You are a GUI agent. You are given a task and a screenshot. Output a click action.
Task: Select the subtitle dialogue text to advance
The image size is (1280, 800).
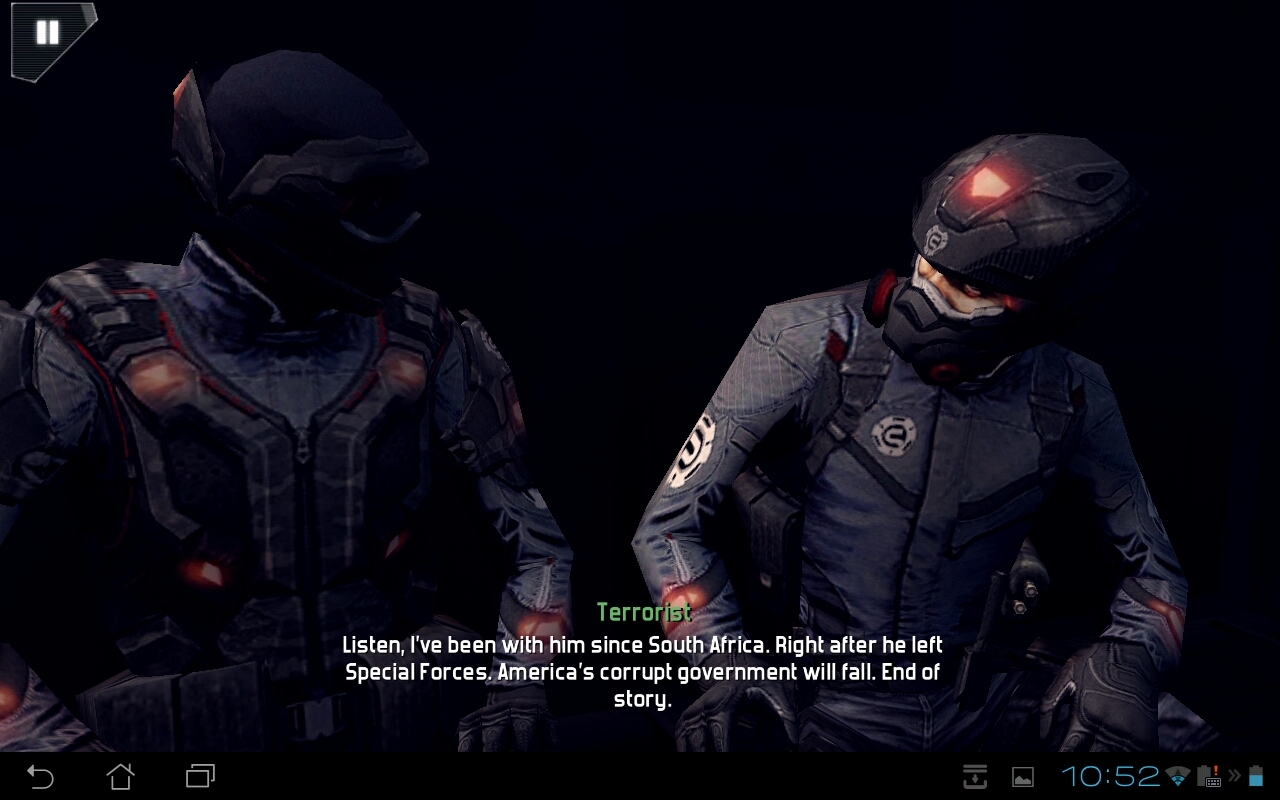point(642,672)
